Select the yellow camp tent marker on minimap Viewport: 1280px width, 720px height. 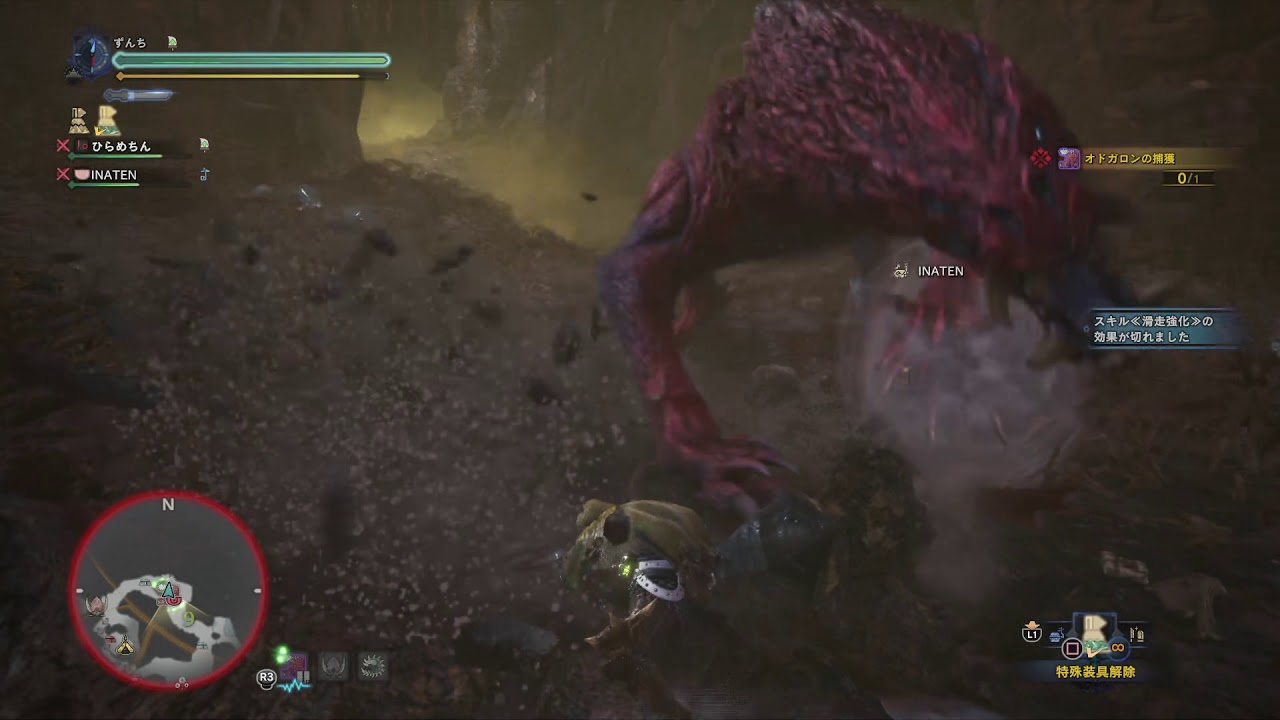point(125,648)
